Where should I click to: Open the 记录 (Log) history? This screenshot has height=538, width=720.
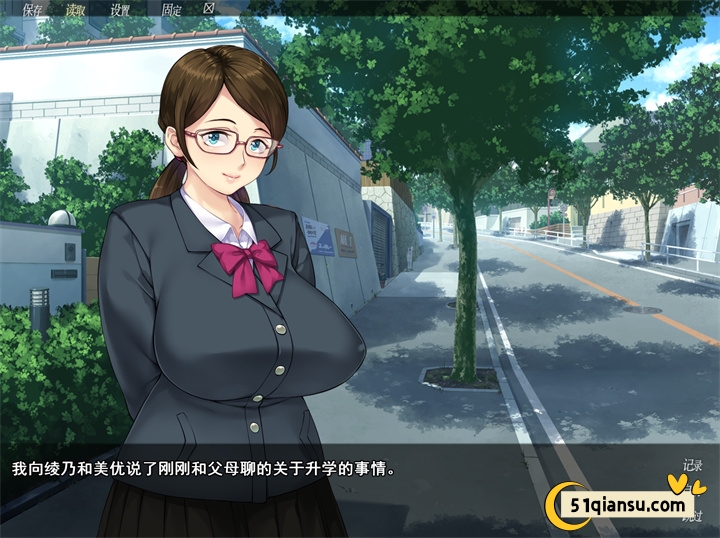692,465
